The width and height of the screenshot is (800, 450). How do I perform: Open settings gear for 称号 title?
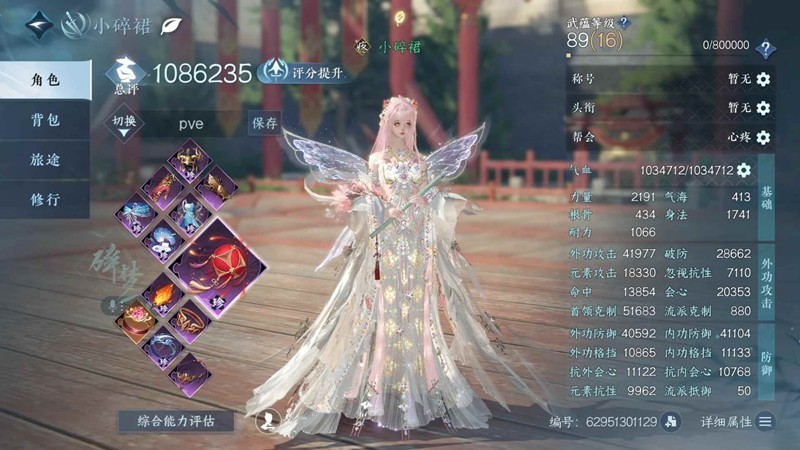coord(763,79)
